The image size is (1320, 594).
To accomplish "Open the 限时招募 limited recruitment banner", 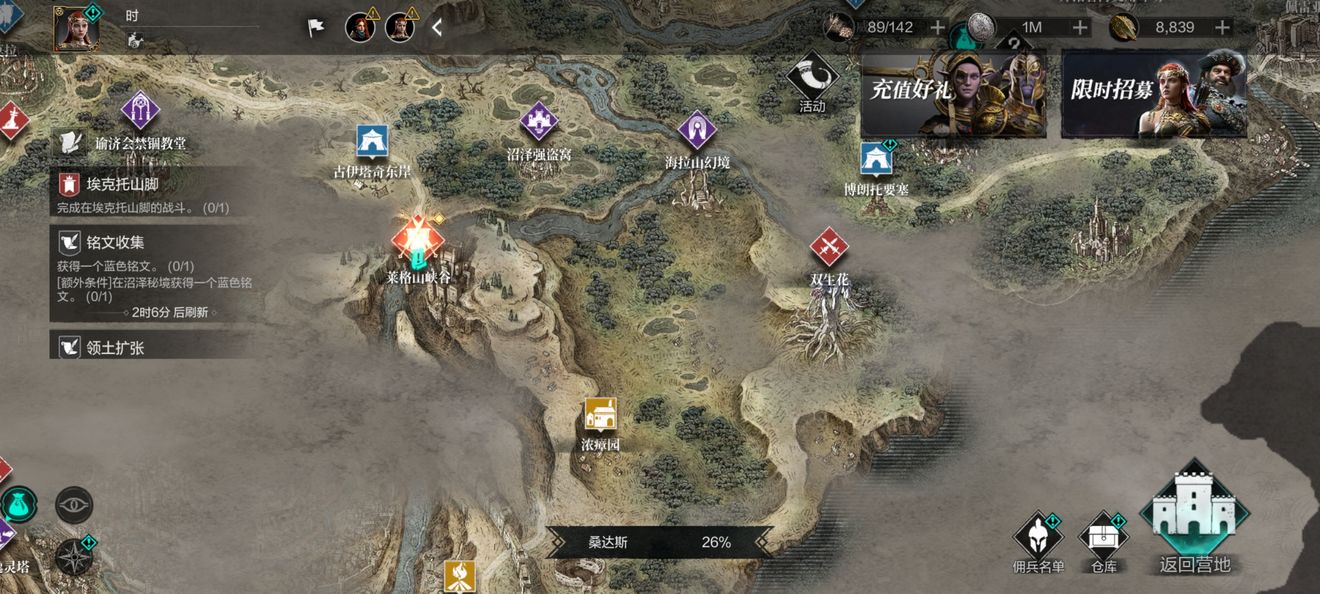I will [x=1153, y=94].
